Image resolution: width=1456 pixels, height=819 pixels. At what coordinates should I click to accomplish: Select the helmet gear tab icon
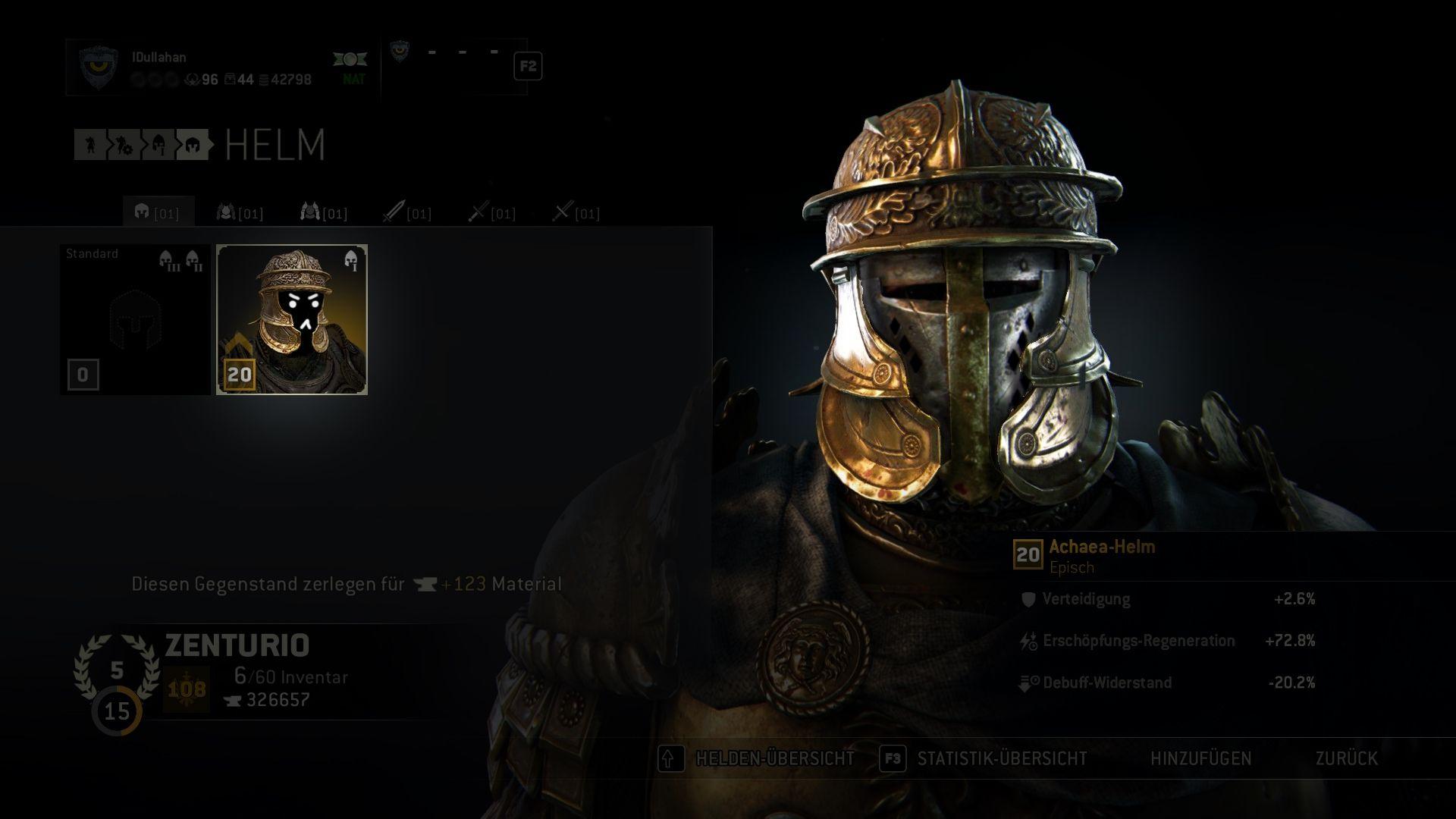(143, 213)
